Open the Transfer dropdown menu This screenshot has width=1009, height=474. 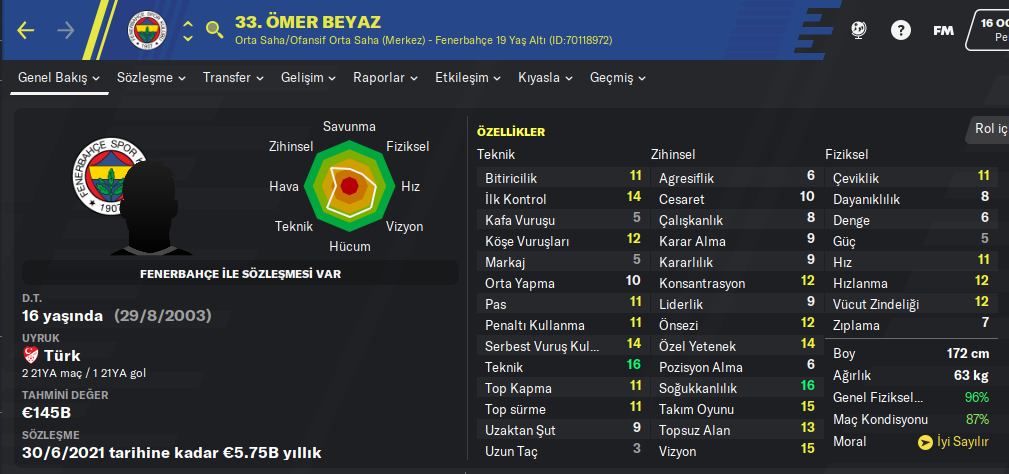tap(233, 77)
